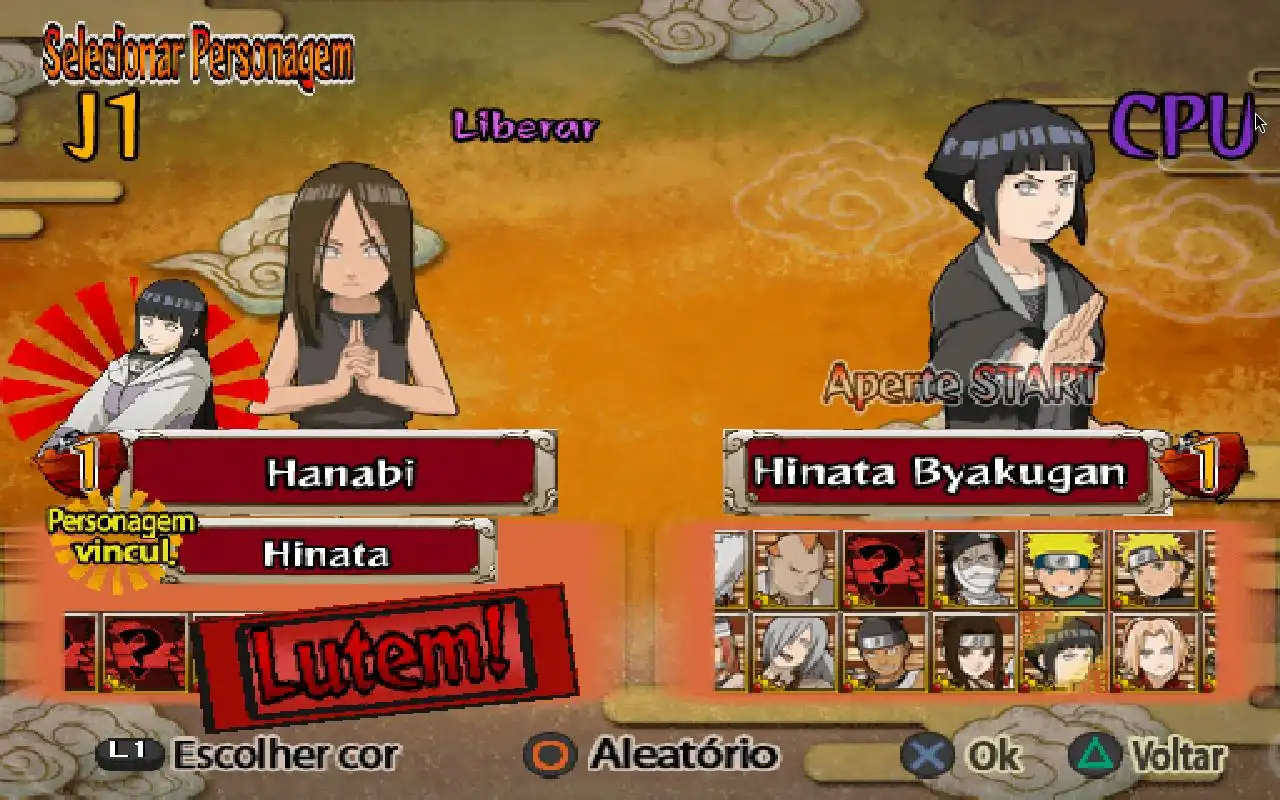
Task: Select the Naruto portrait in orange jacket
Action: (x=1153, y=569)
